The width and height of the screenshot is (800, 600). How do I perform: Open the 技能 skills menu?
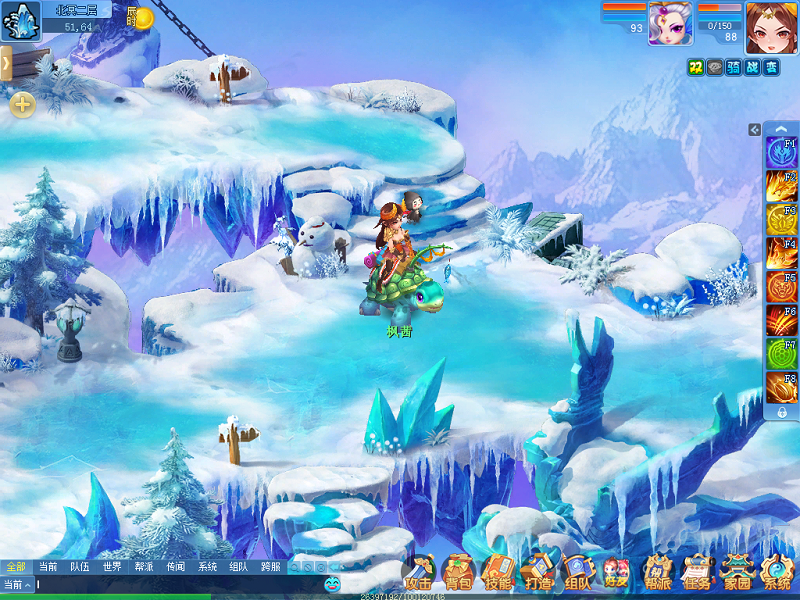[497, 573]
